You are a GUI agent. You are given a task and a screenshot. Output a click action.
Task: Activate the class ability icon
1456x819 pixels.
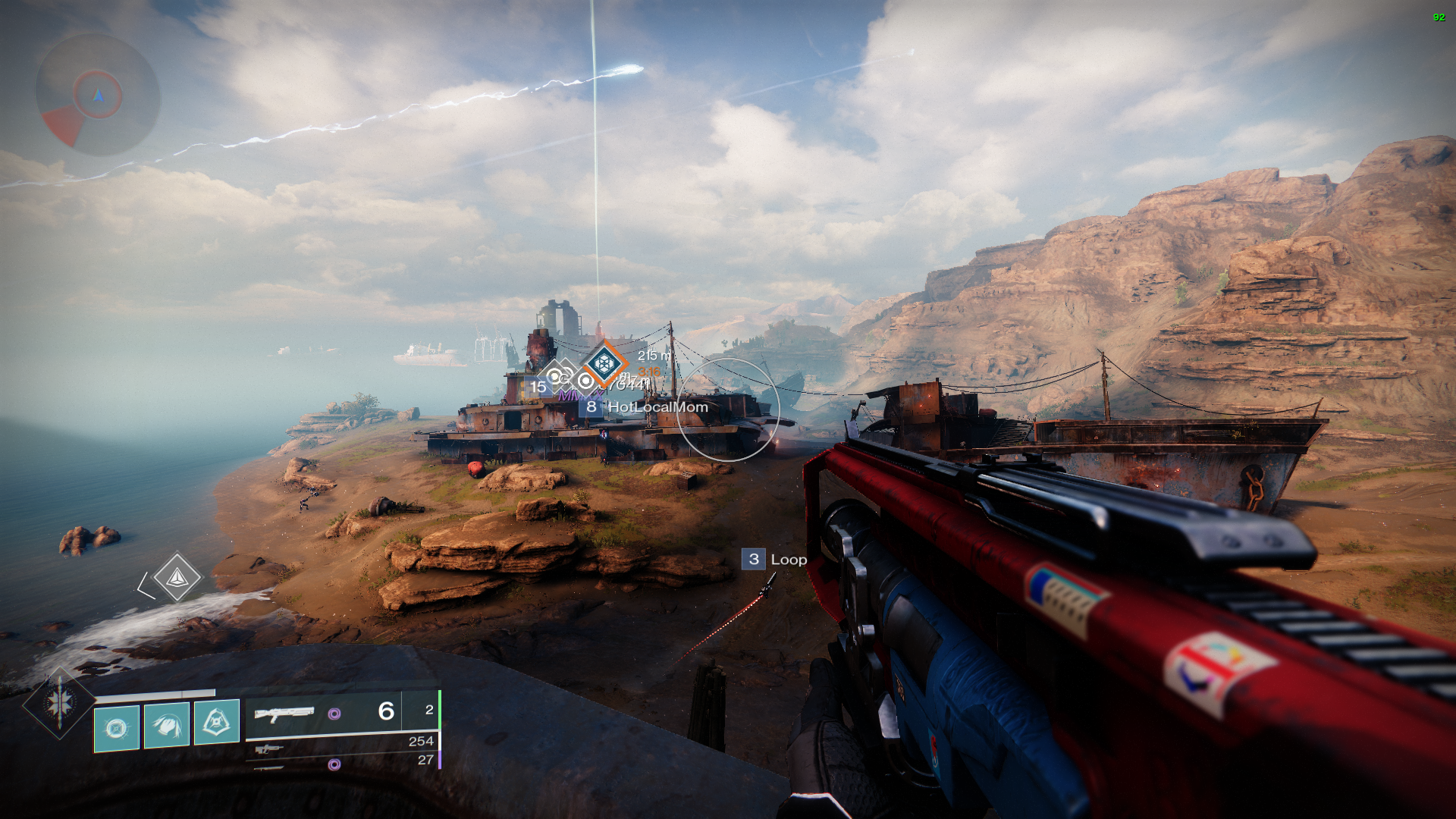coord(217,721)
